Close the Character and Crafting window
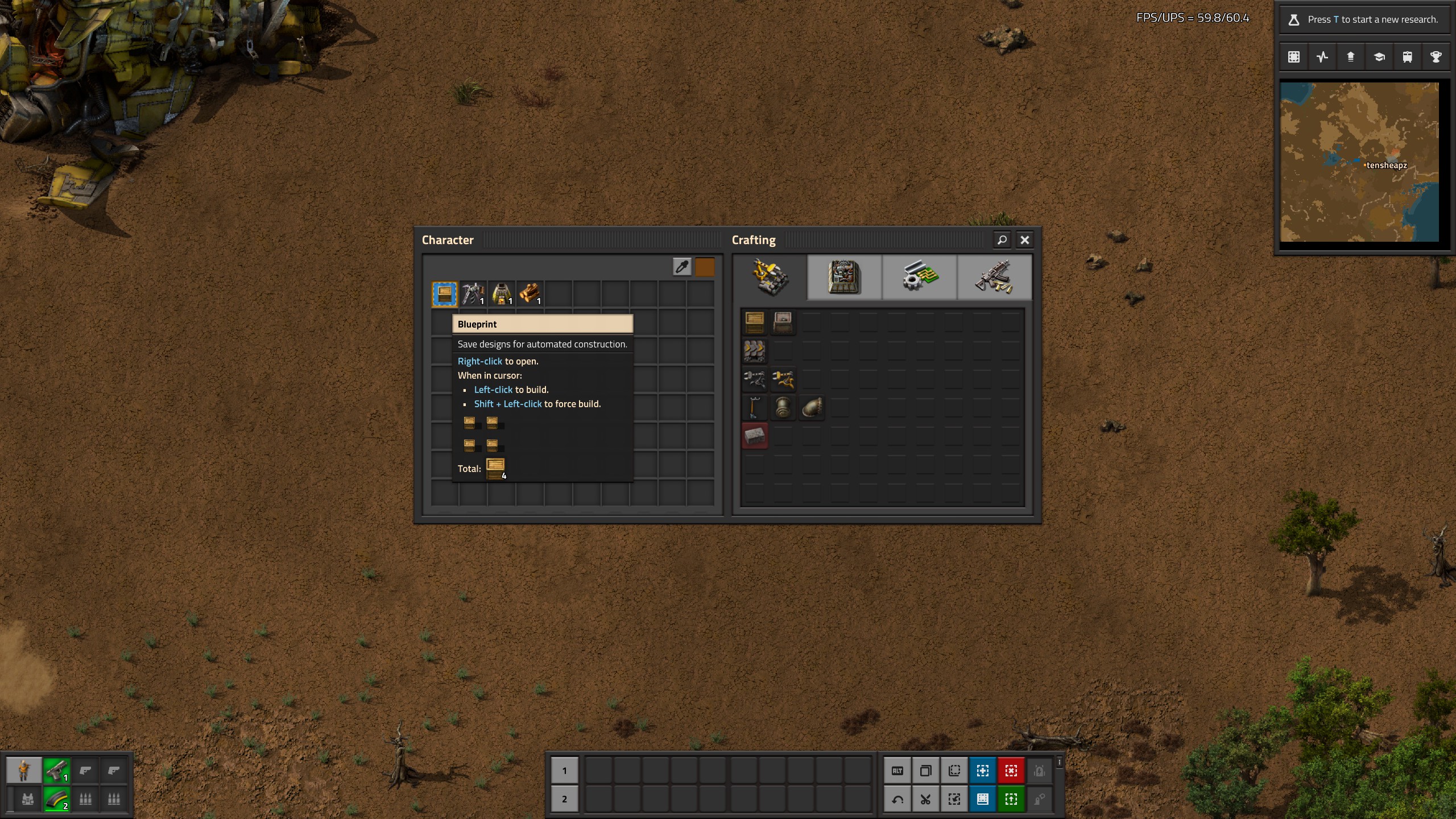Image resolution: width=1456 pixels, height=819 pixels. coord(1024,240)
